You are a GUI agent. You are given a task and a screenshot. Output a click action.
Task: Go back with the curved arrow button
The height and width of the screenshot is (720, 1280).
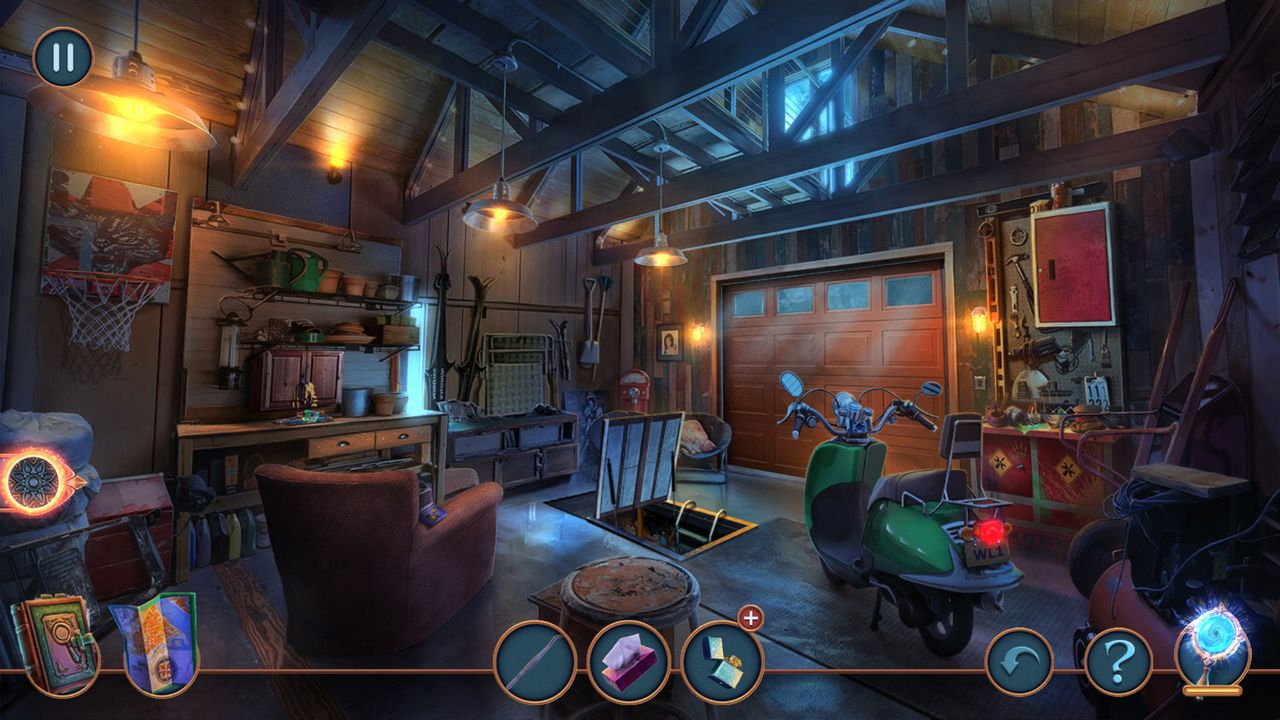(1019, 662)
